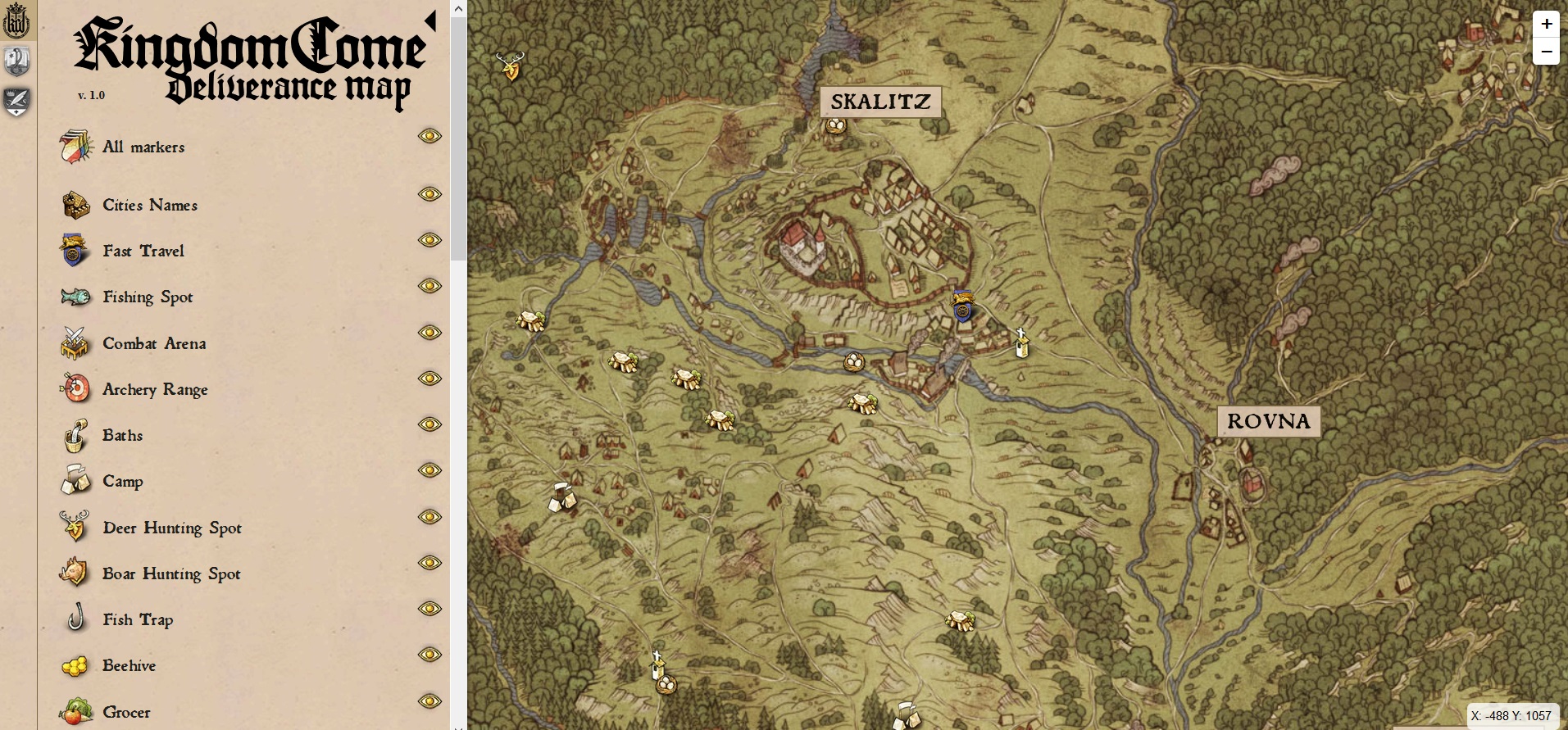Hide Cities Names with the eye toggle
The width and height of the screenshot is (1568, 730).
pos(429,194)
